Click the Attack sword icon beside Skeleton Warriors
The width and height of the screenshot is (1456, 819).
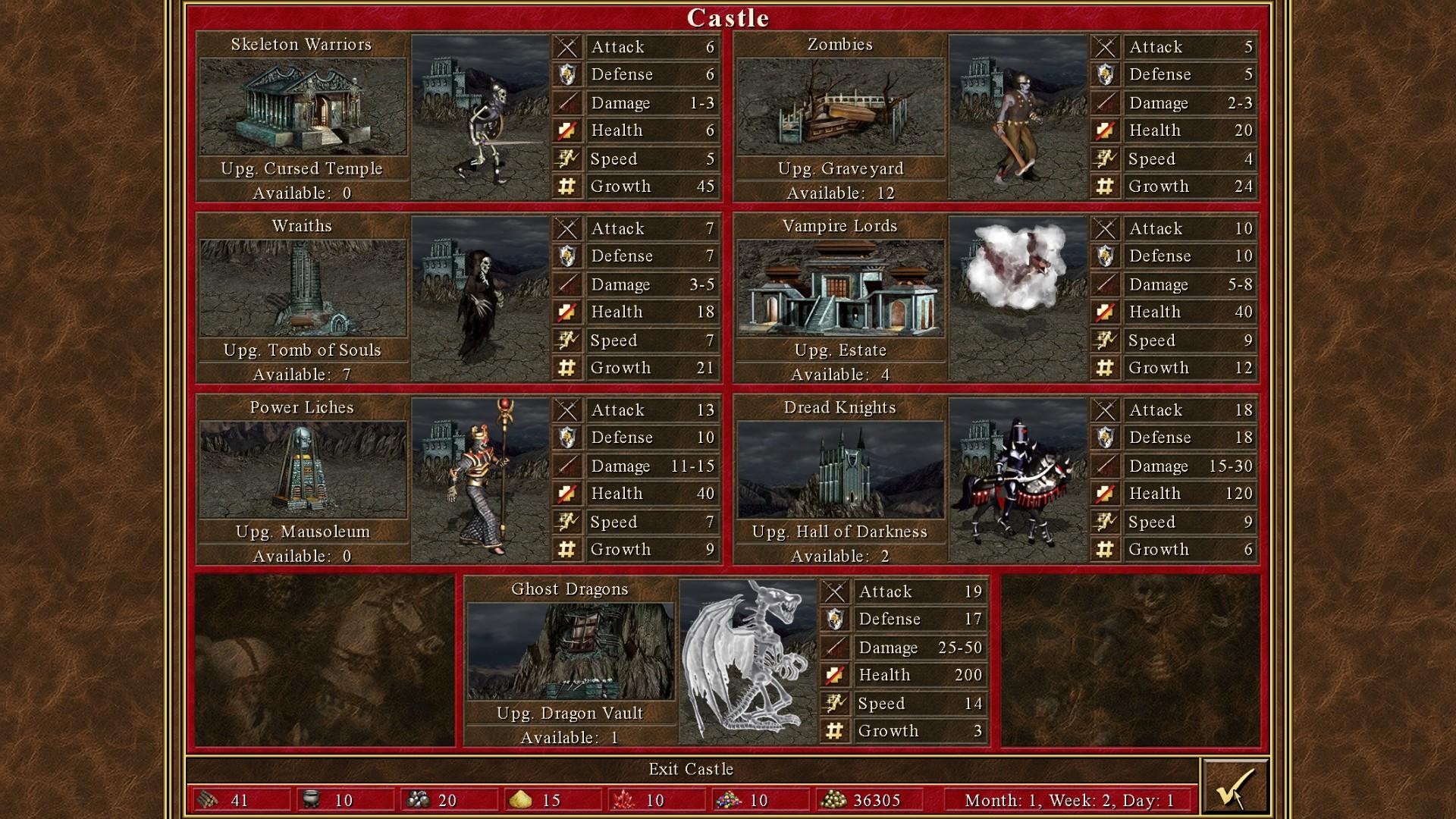(566, 46)
